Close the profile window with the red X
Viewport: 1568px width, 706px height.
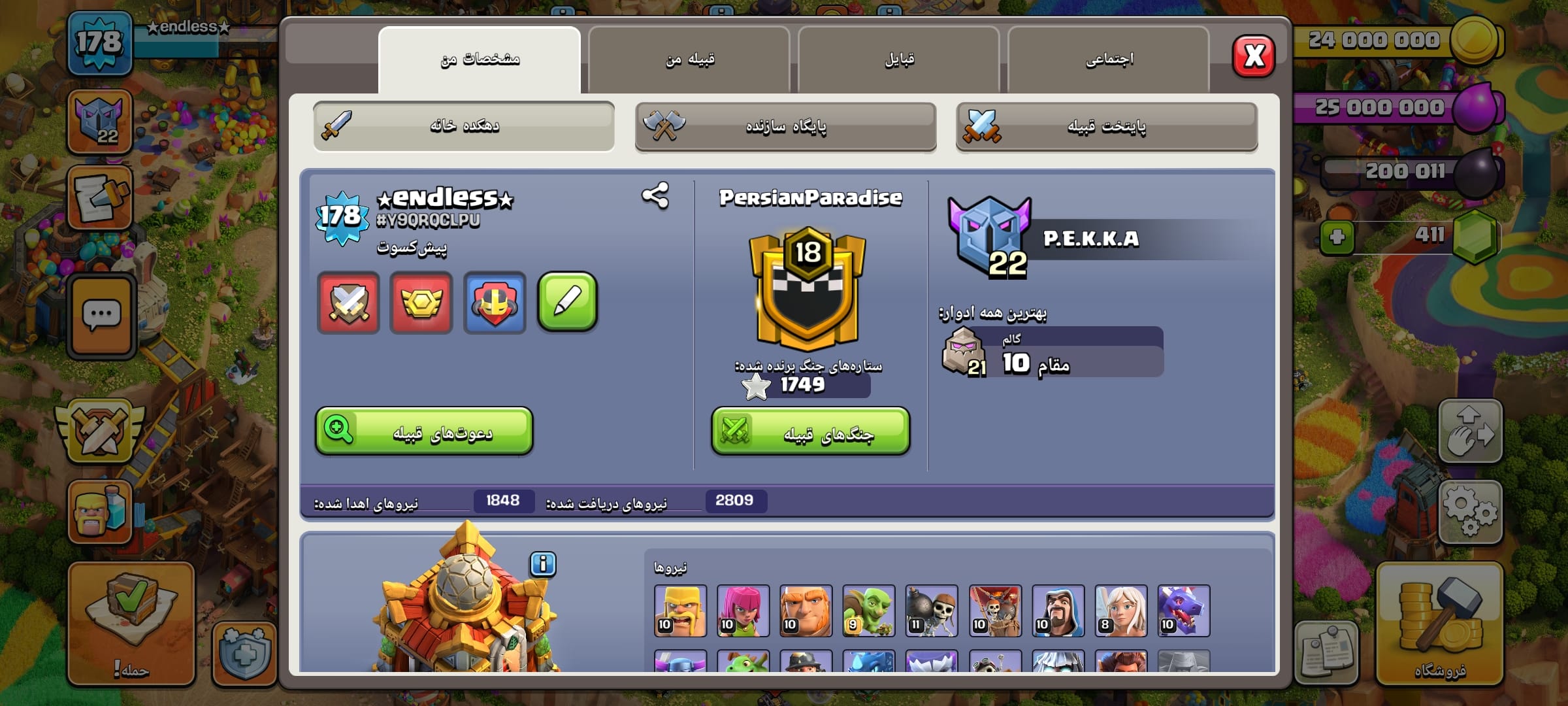tap(1253, 56)
